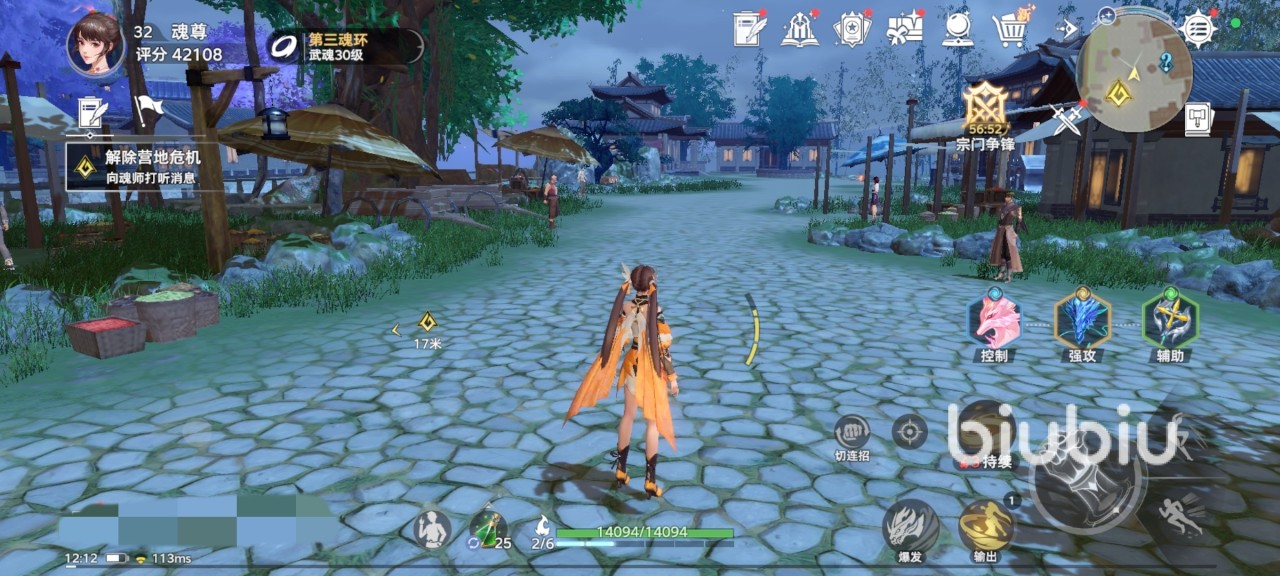This screenshot has height=576, width=1280.
Task: Switch to the white flag team tab
Action: coord(147,110)
